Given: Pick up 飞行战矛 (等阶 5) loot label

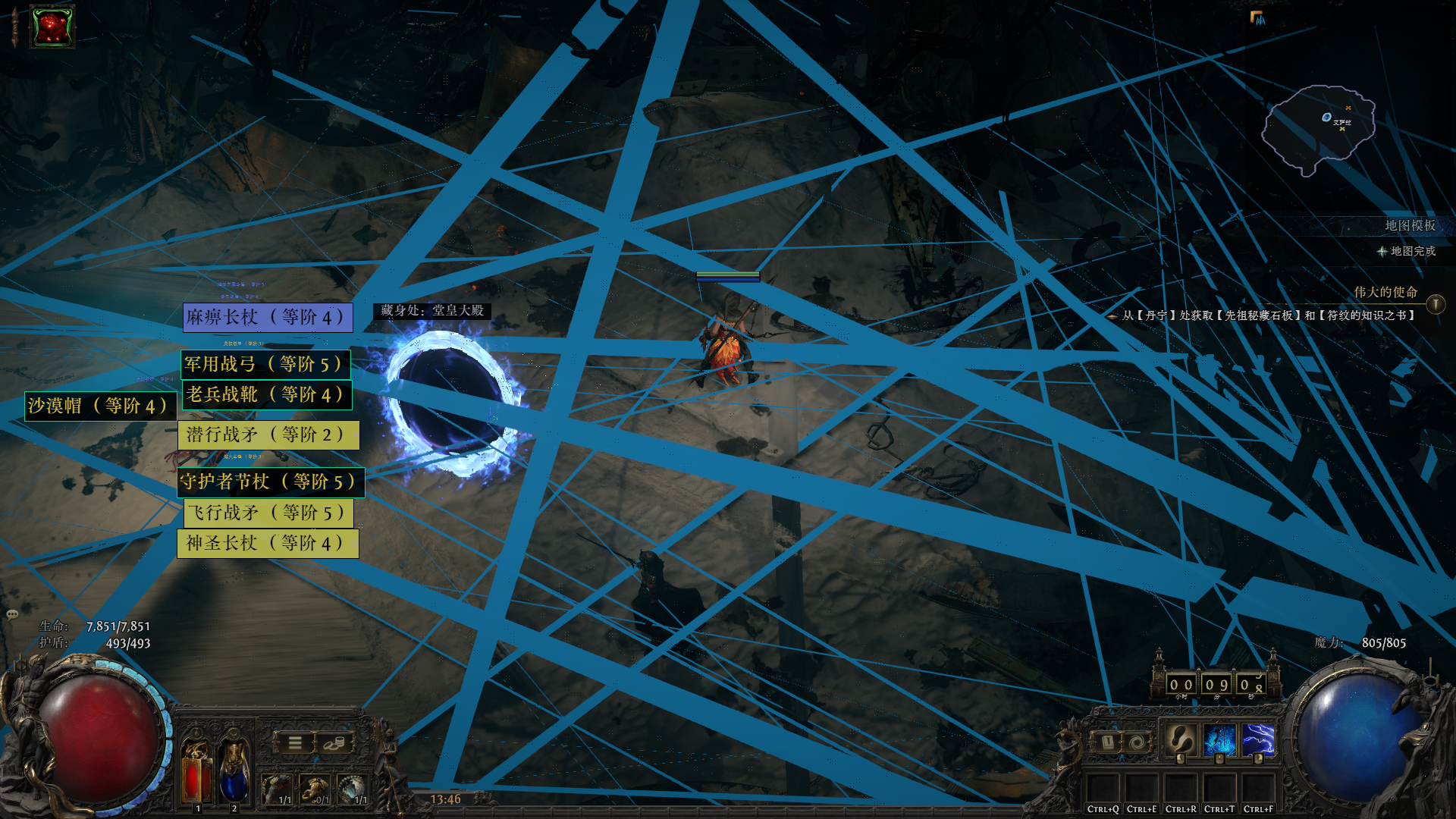Looking at the screenshot, I should point(268,513).
